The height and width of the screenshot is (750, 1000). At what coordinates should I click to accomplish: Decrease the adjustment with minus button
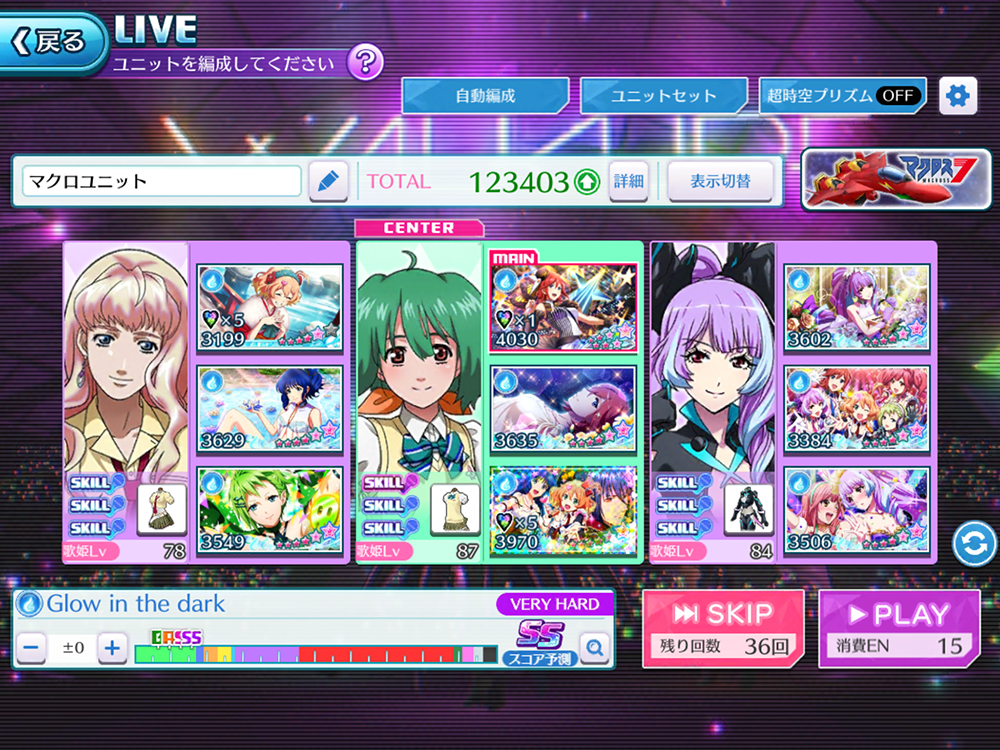point(32,648)
